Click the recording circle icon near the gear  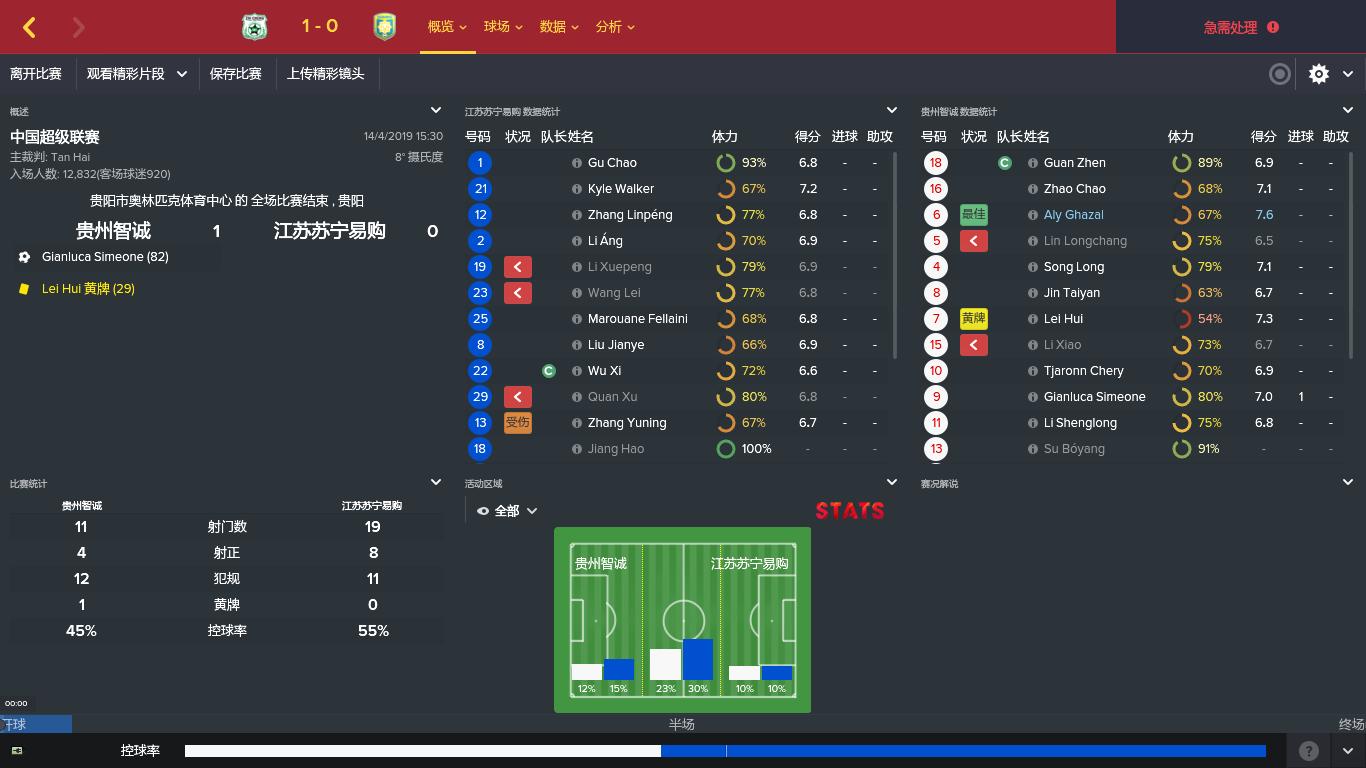point(1279,74)
